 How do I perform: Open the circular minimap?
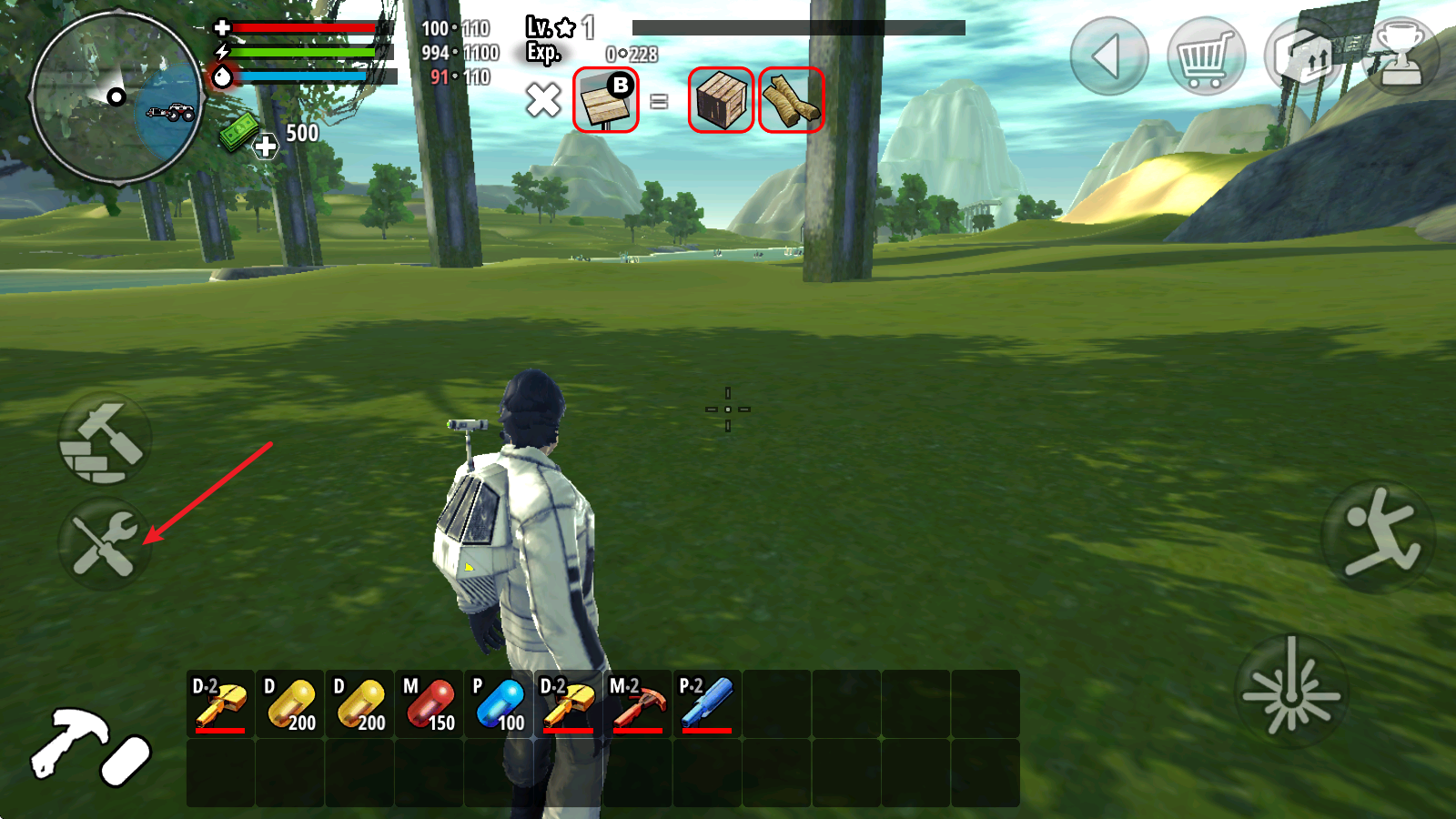[x=116, y=96]
